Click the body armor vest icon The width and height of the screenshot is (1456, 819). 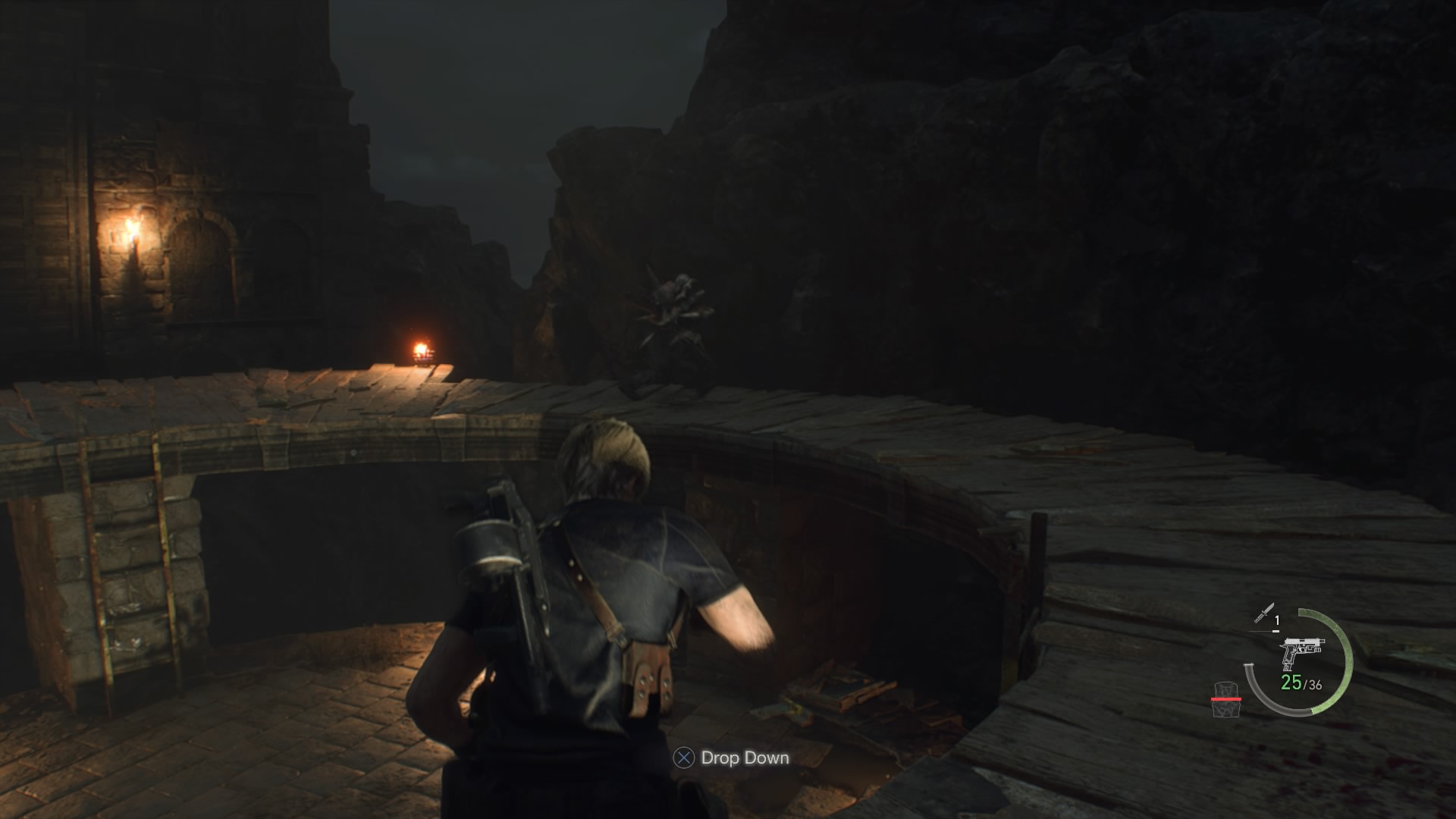point(1225,699)
